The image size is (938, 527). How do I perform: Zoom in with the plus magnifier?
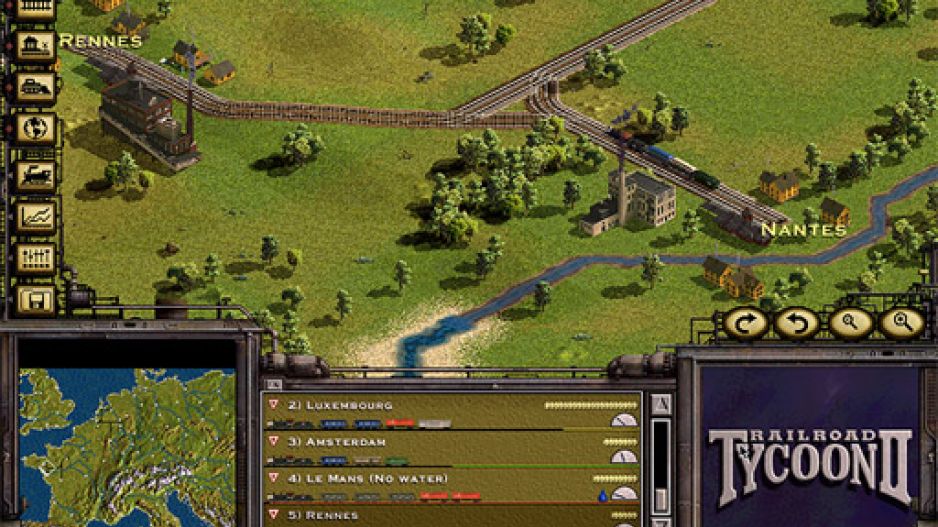pyautogui.click(x=901, y=323)
